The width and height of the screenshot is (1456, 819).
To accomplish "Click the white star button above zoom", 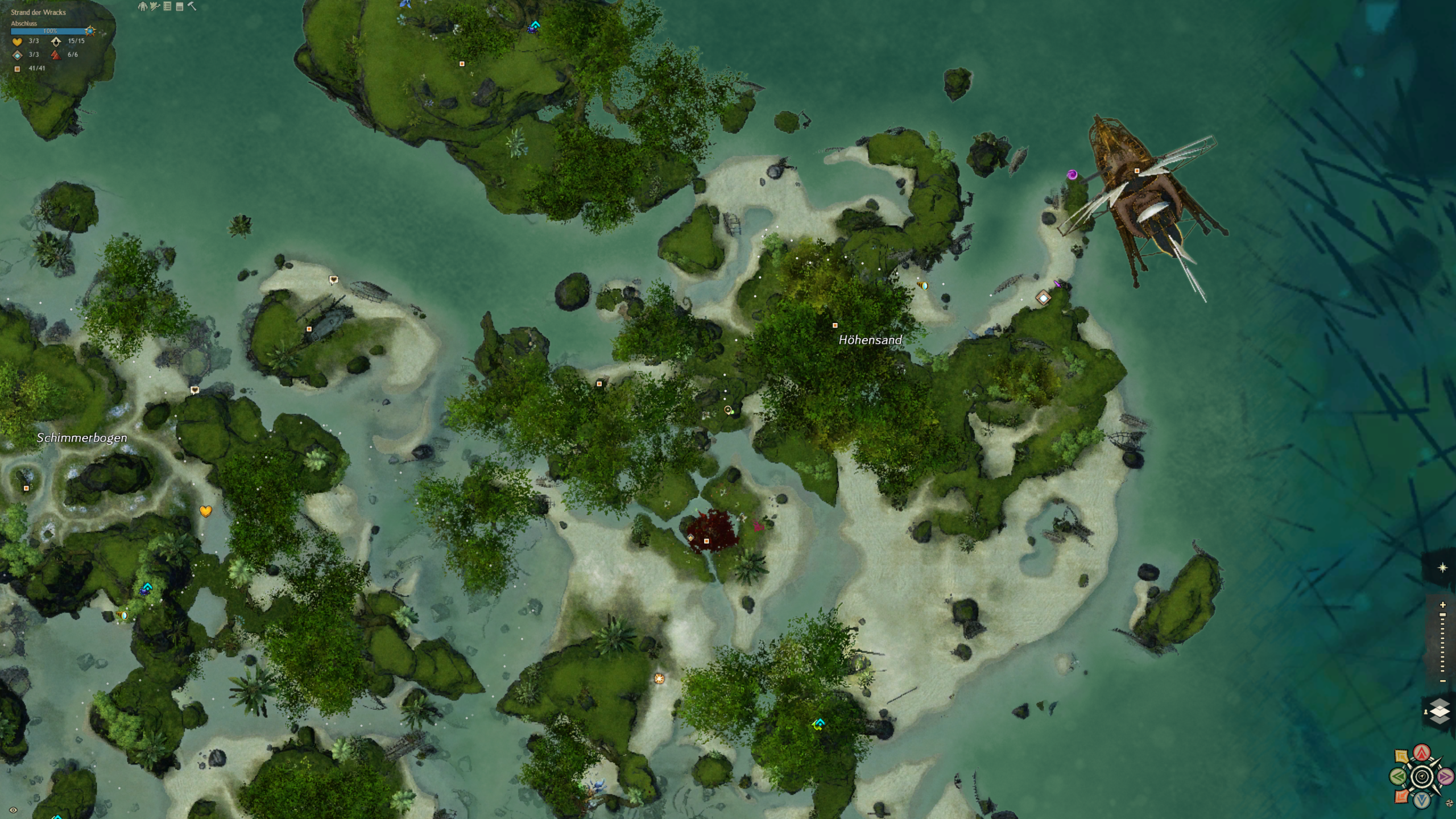I will coord(1442,568).
